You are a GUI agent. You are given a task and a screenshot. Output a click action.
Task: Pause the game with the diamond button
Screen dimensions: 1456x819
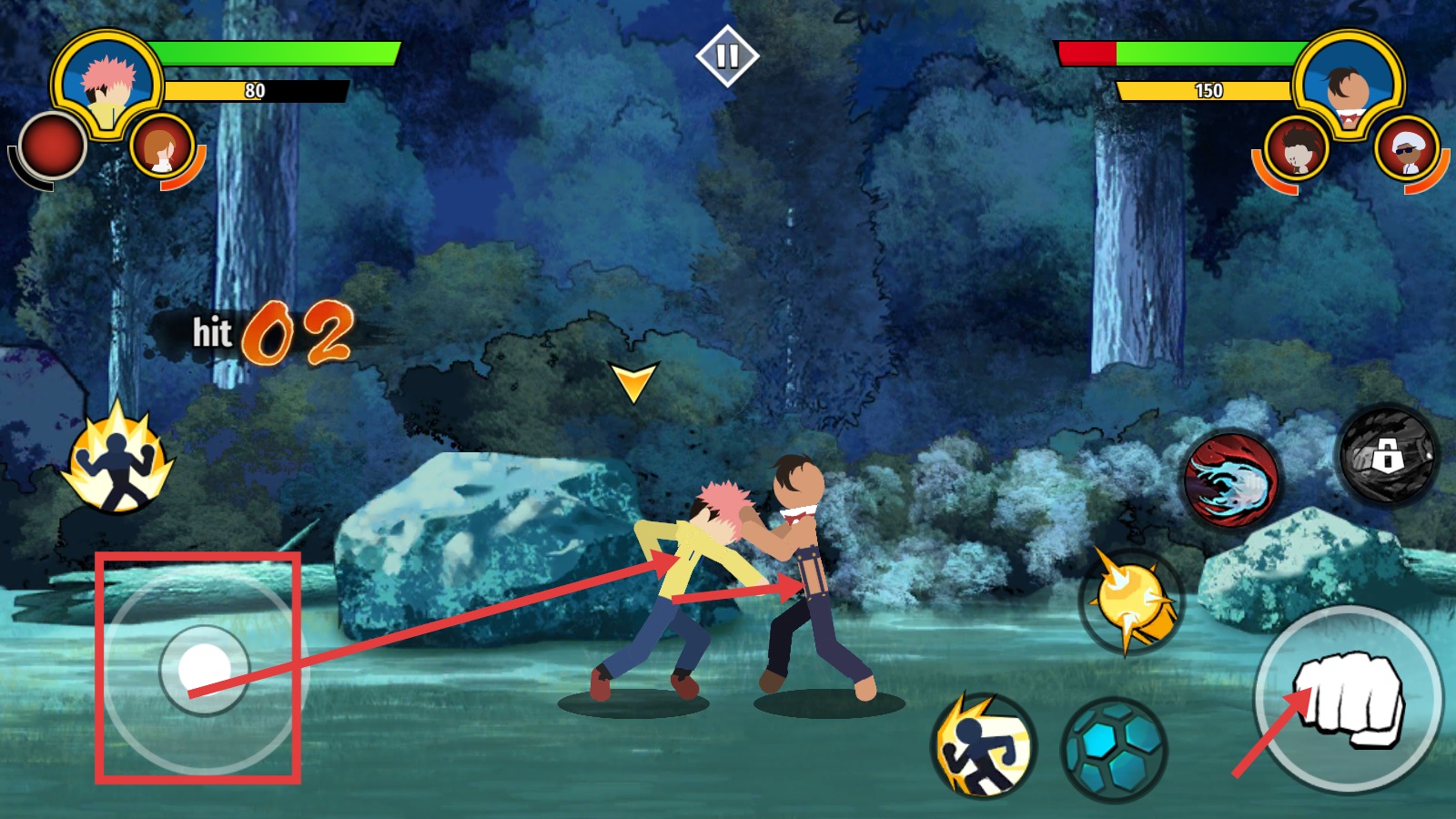click(x=727, y=56)
